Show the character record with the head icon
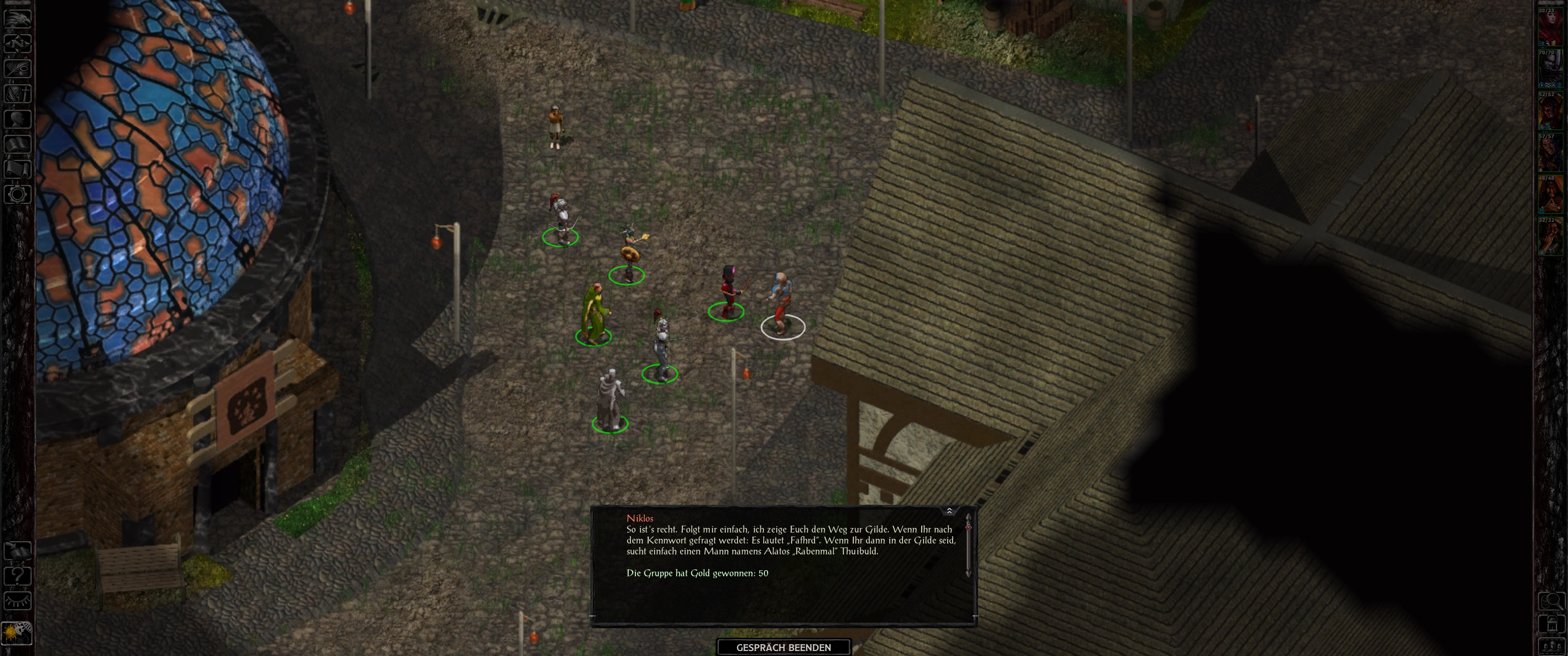 click(x=18, y=118)
